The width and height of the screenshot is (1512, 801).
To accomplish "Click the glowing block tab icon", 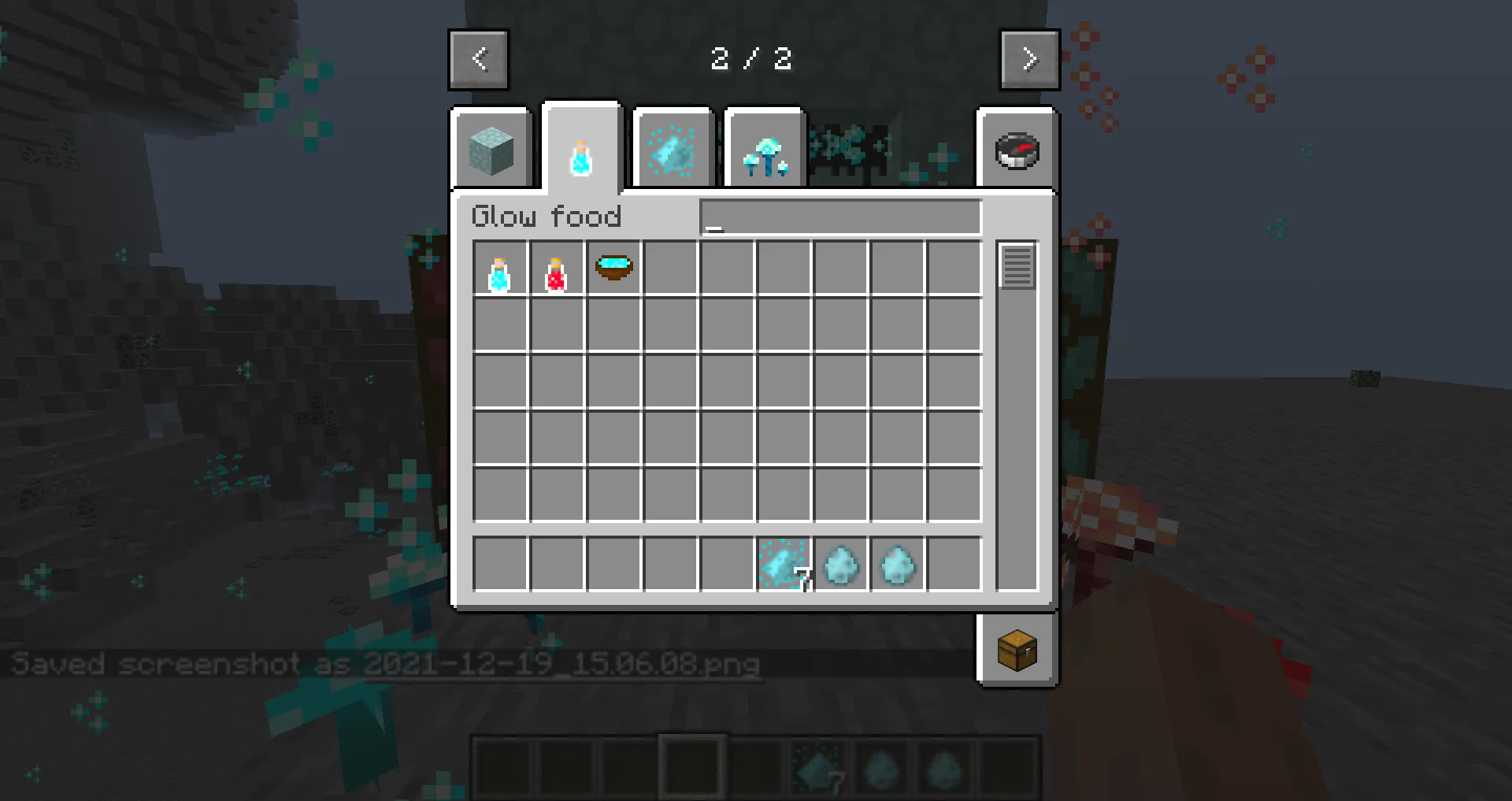I will [x=492, y=148].
